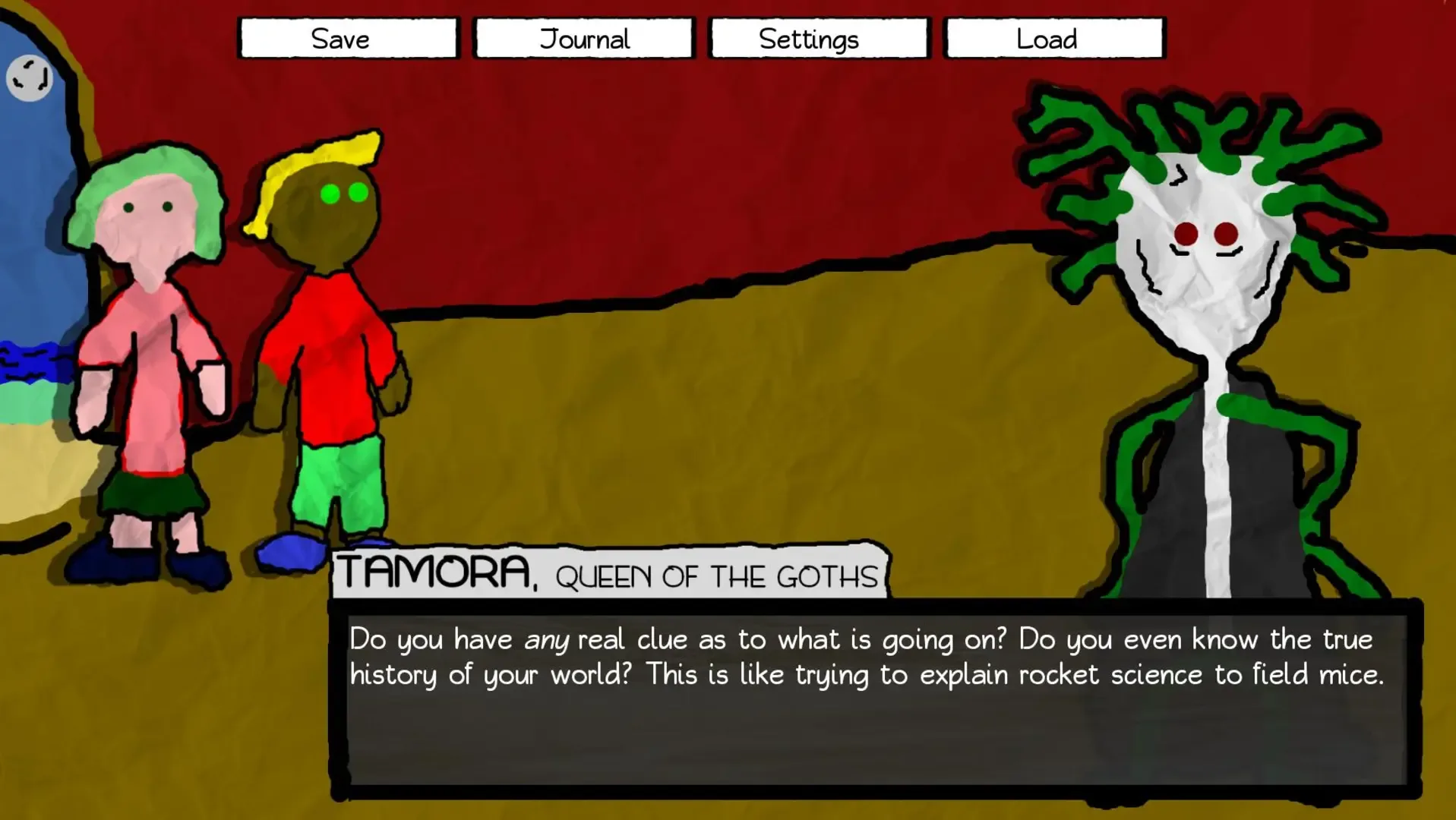Click the Tamora name plate
The height and width of the screenshot is (820, 1456).
(x=608, y=573)
